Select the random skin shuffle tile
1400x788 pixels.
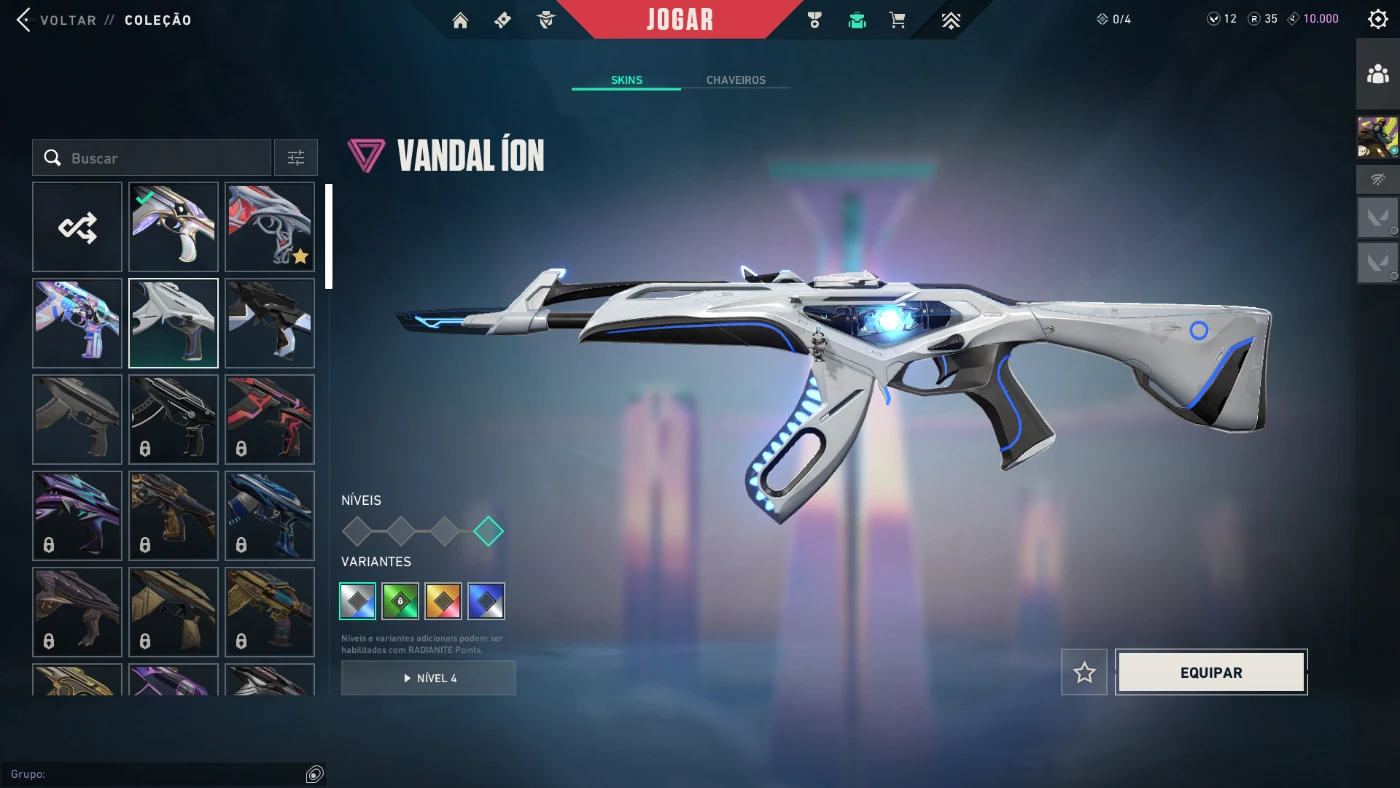coord(77,227)
